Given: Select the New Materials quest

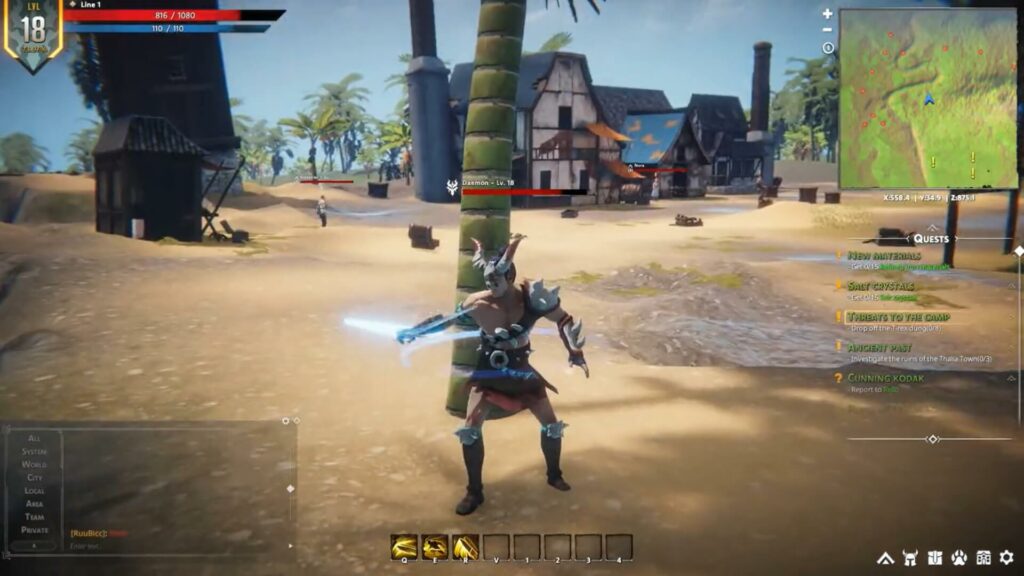Looking at the screenshot, I should [884, 255].
